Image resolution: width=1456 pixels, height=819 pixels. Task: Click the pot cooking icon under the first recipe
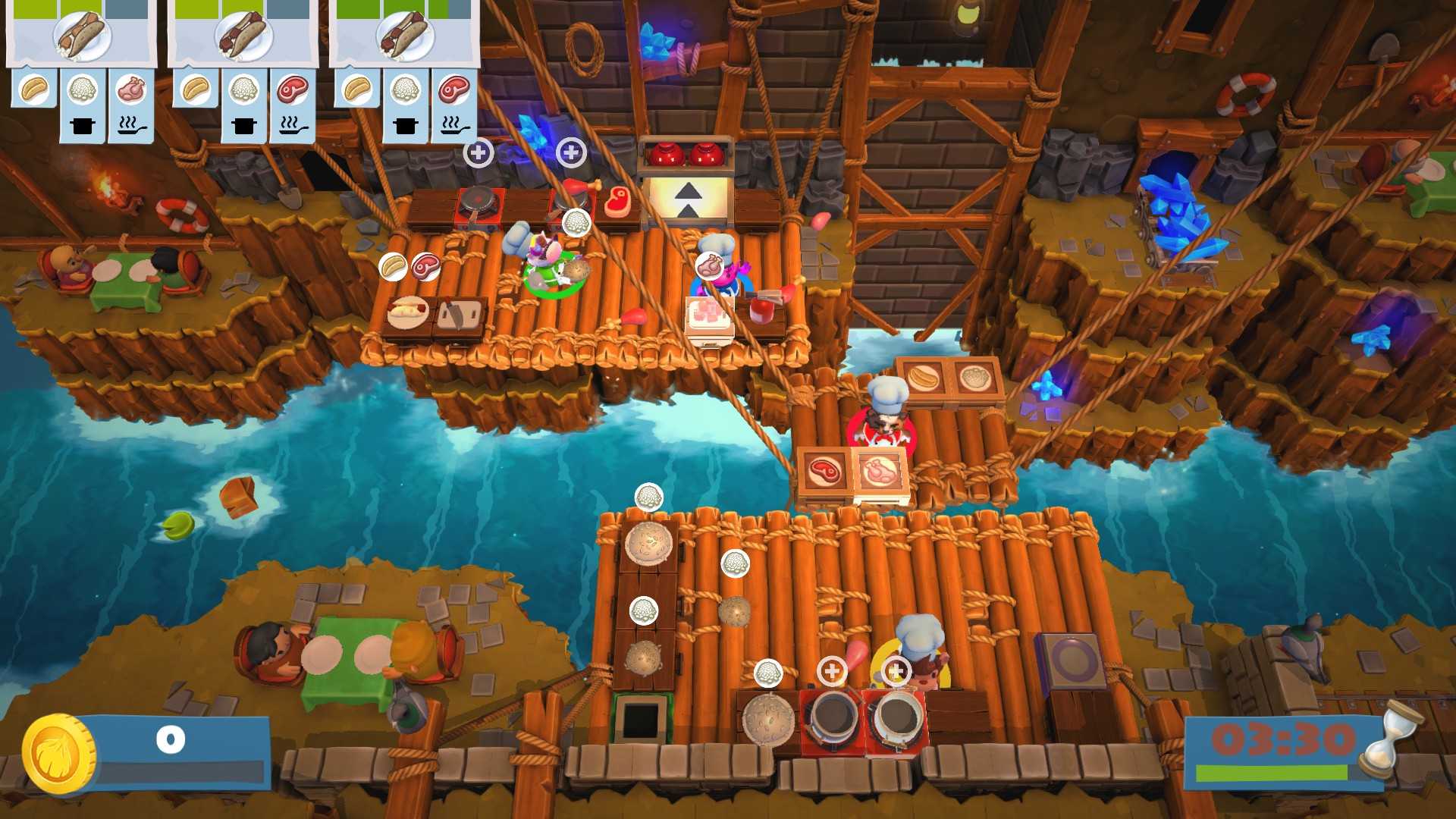(x=83, y=127)
